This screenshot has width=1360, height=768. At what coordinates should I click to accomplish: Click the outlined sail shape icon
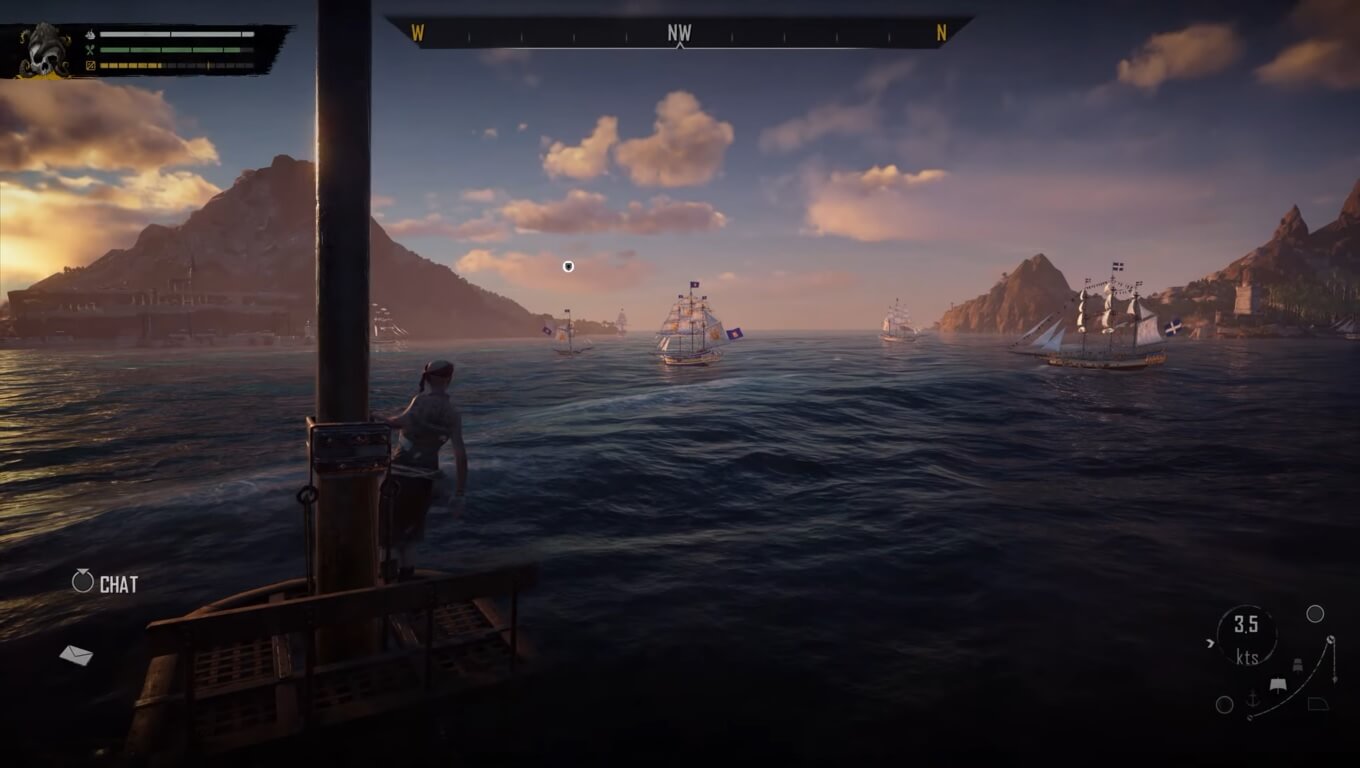coord(1318,704)
